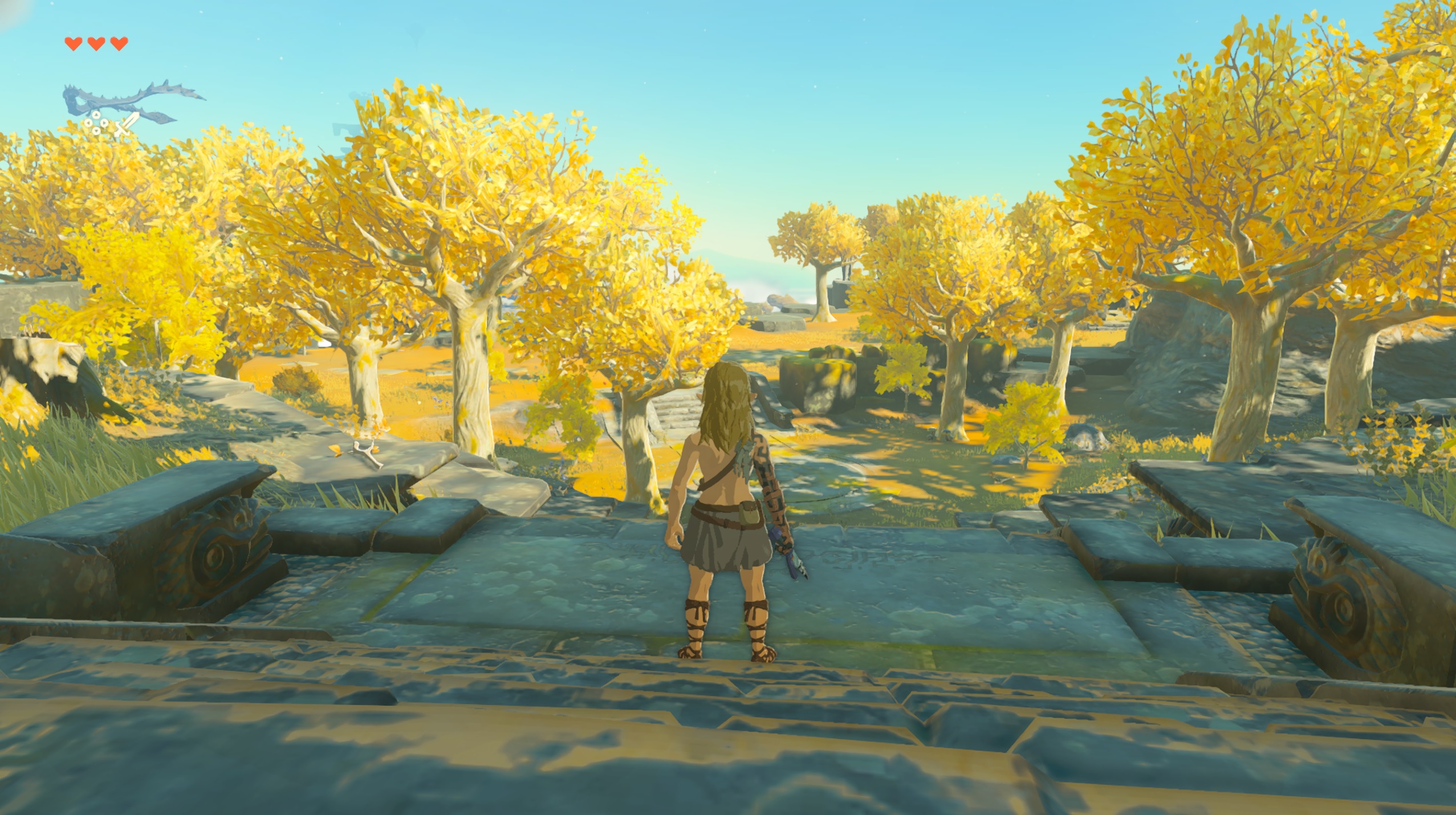Click the small white sword indicator

(127, 124)
